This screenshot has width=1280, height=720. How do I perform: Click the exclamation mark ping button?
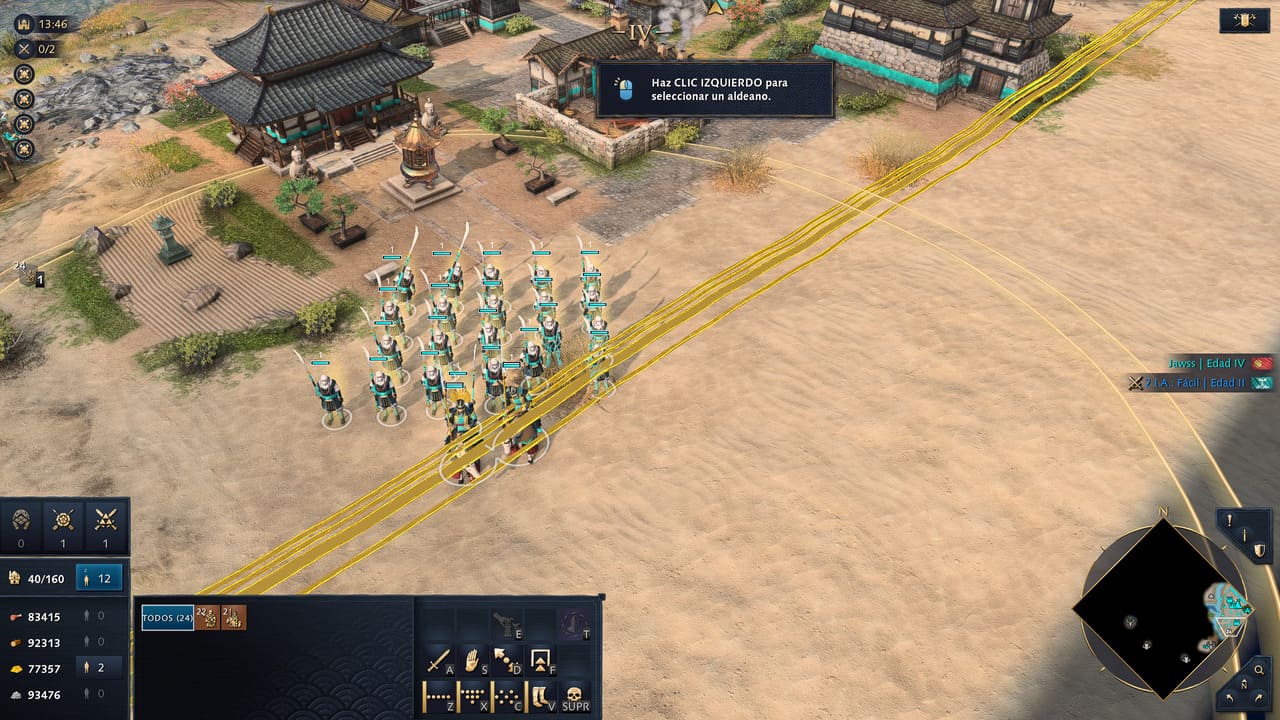pyautogui.click(x=1231, y=521)
